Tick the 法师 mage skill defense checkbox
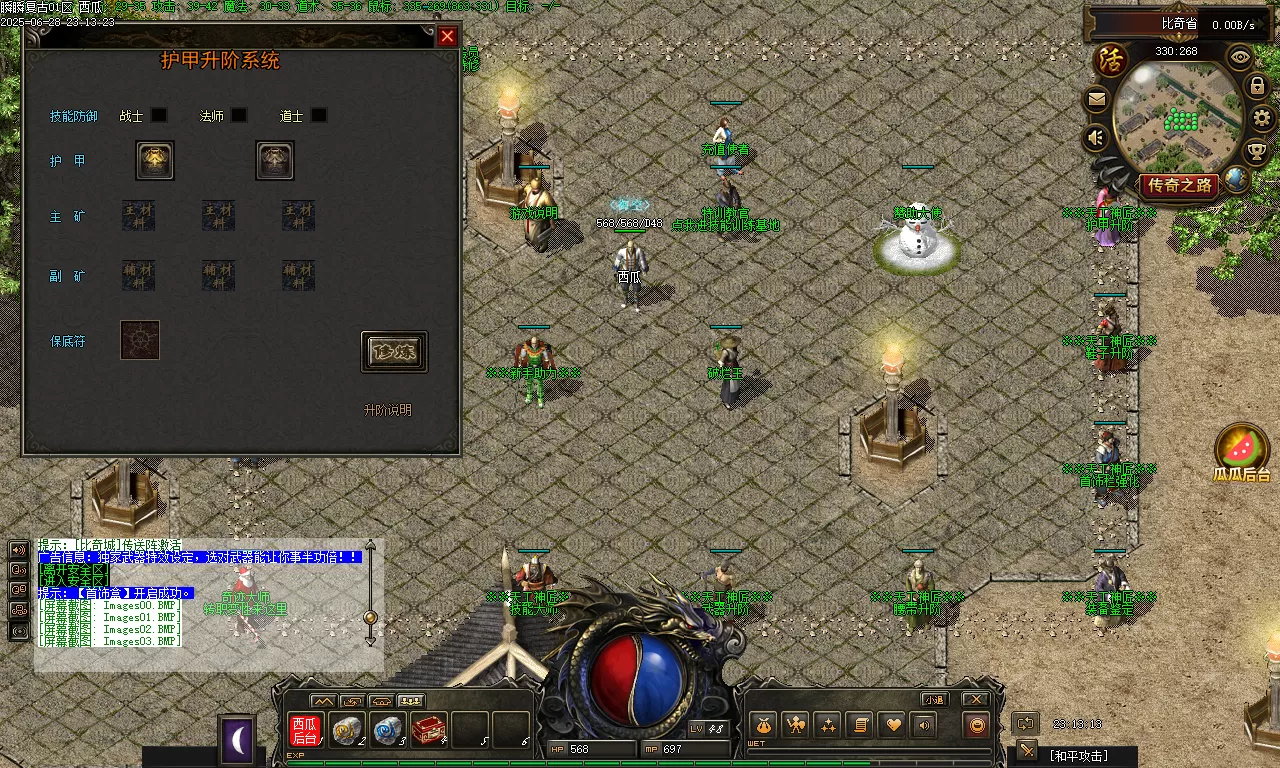Screen dimensions: 1280x768 (x=239, y=116)
